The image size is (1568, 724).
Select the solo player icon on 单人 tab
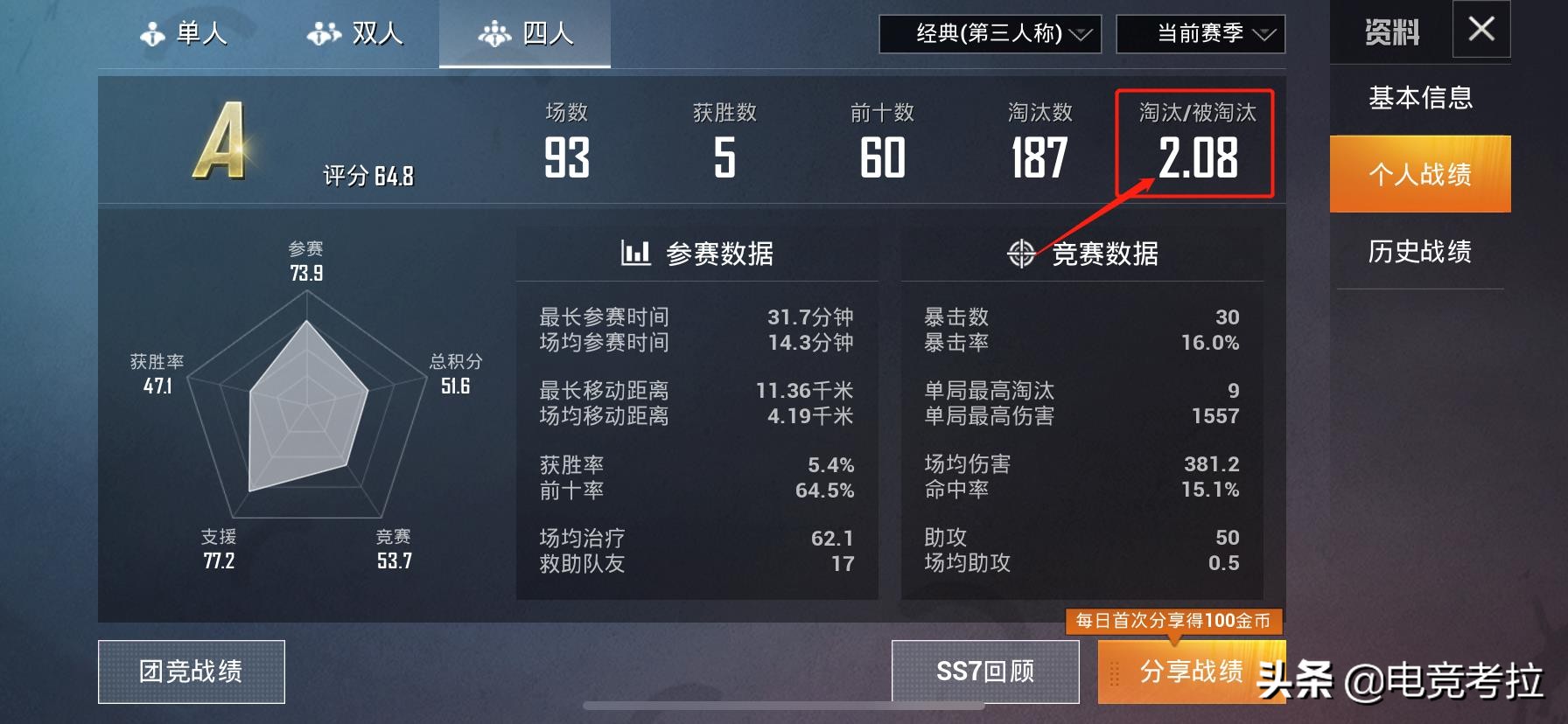point(152,32)
